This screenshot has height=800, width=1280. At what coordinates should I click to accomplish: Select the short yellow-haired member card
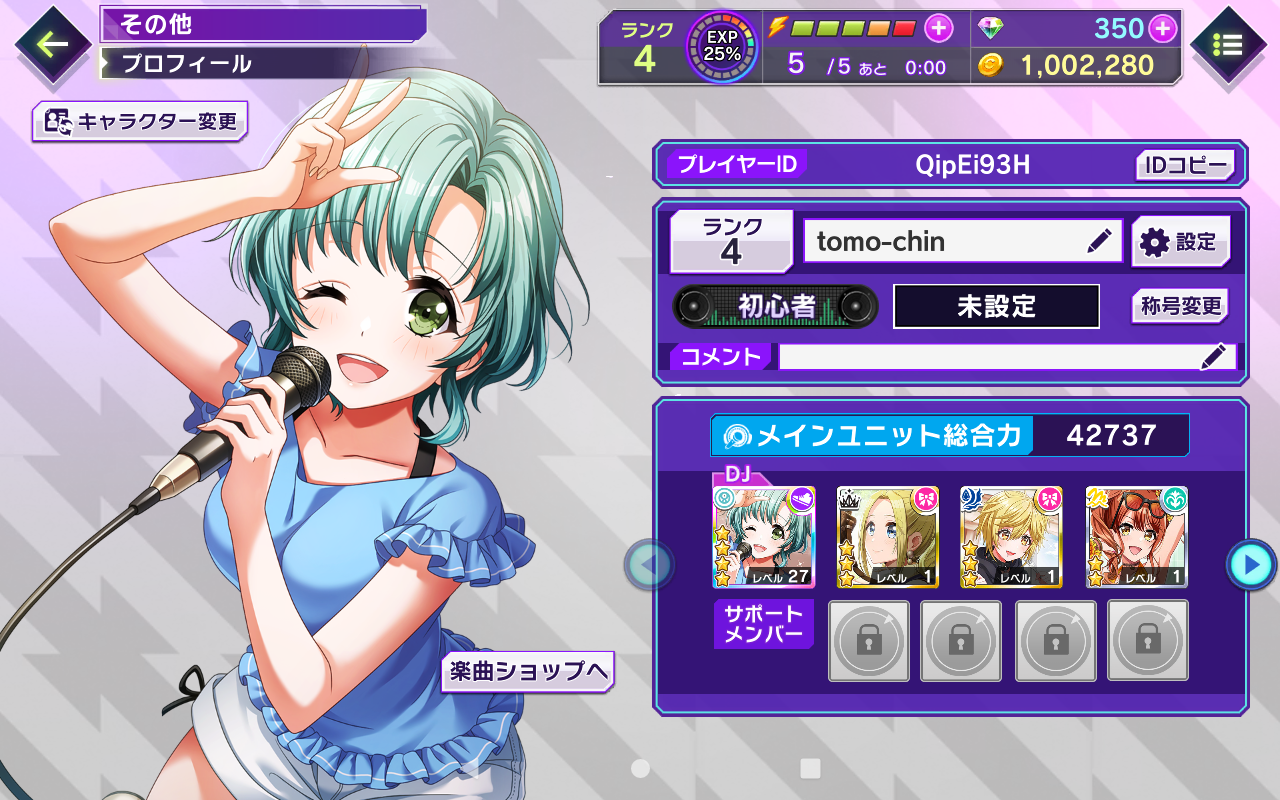click(1011, 537)
